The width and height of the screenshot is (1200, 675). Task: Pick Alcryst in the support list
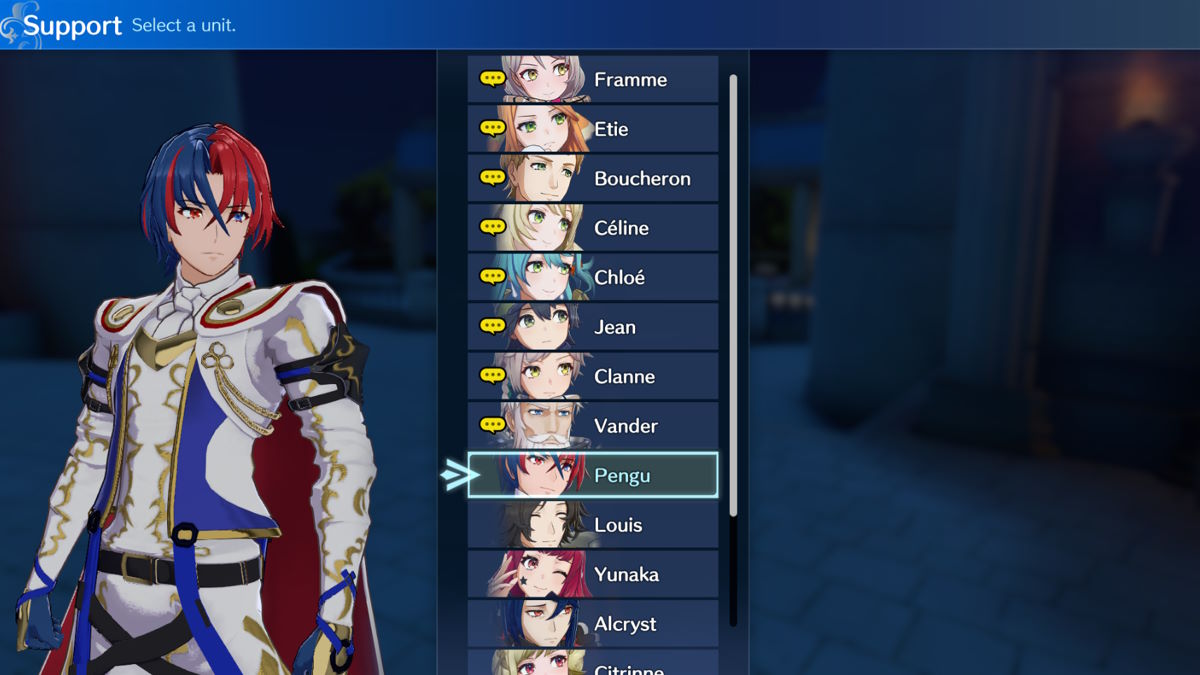[x=593, y=624]
